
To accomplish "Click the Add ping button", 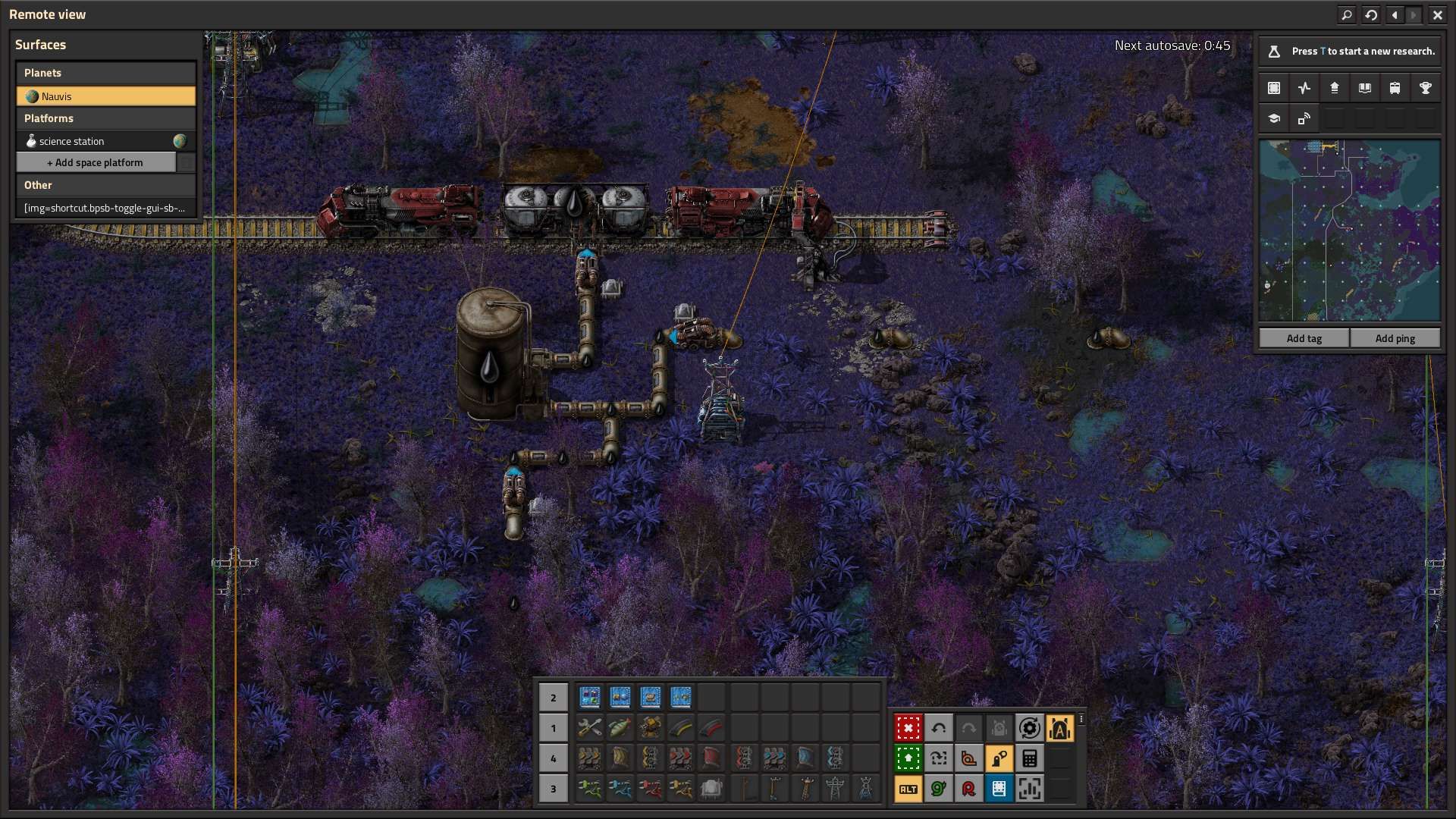I will (1395, 338).
